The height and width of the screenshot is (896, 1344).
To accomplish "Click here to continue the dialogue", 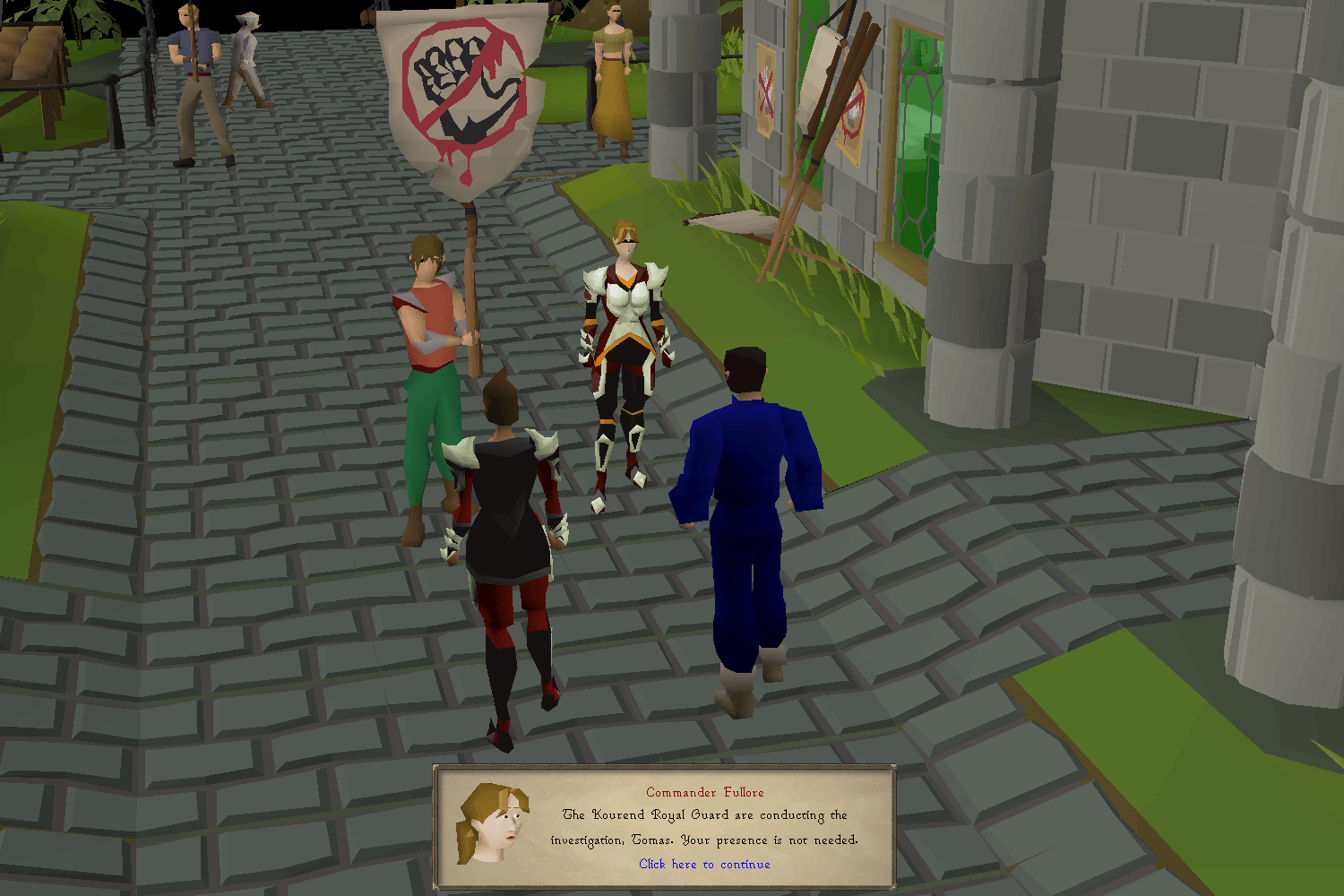I will tap(703, 864).
